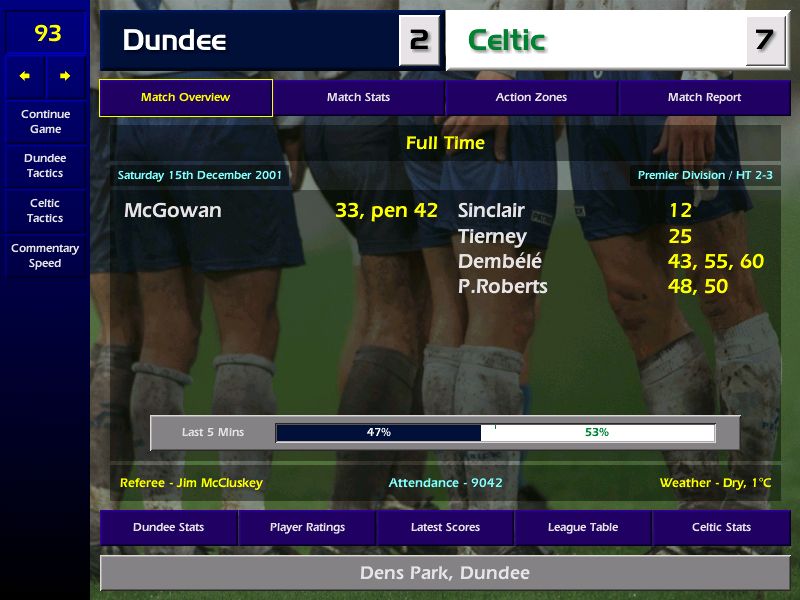Image resolution: width=800 pixels, height=600 pixels.
Task: Click the Dundee team name header
Action: [x=174, y=41]
